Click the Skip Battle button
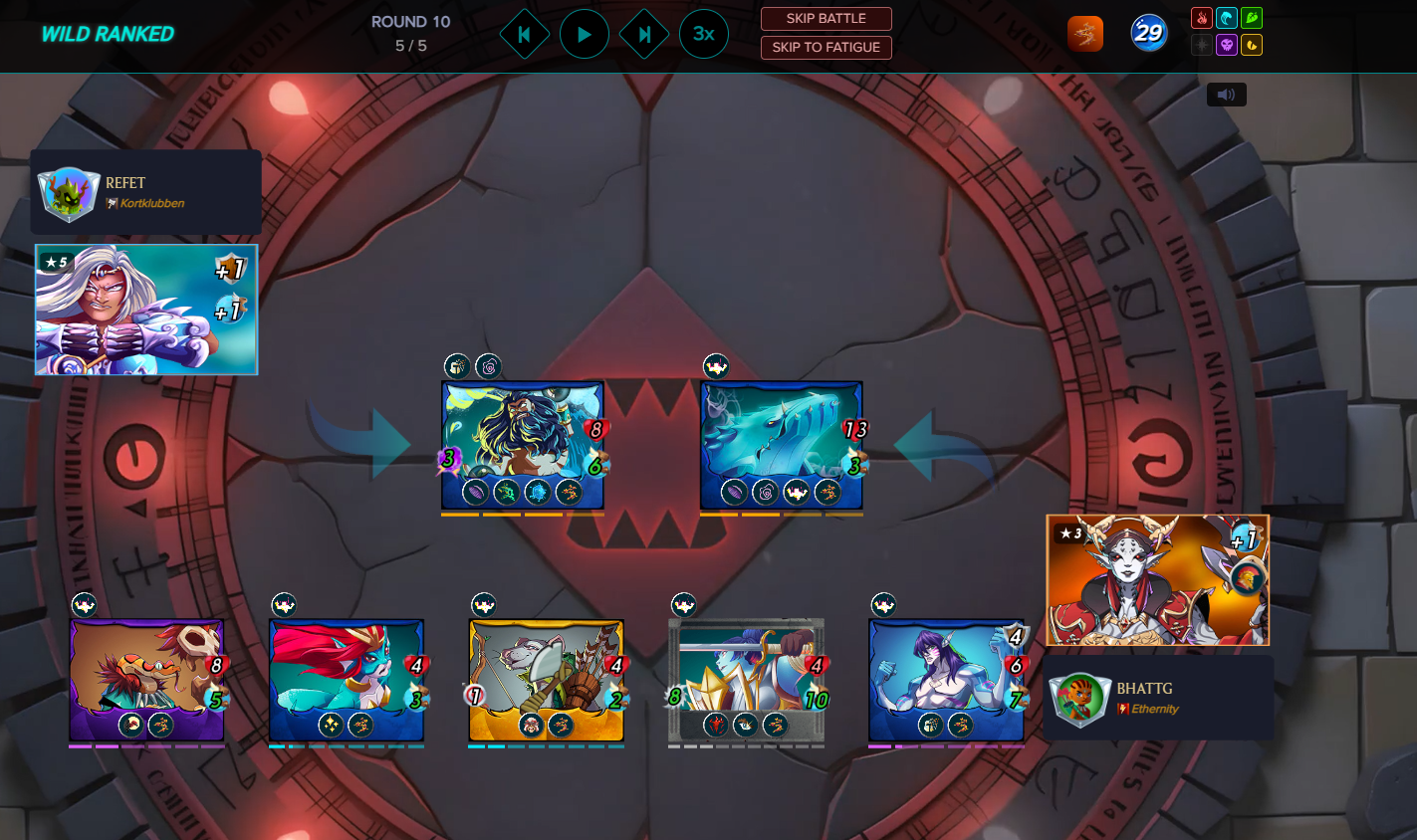Image resolution: width=1417 pixels, height=840 pixels. [x=826, y=19]
